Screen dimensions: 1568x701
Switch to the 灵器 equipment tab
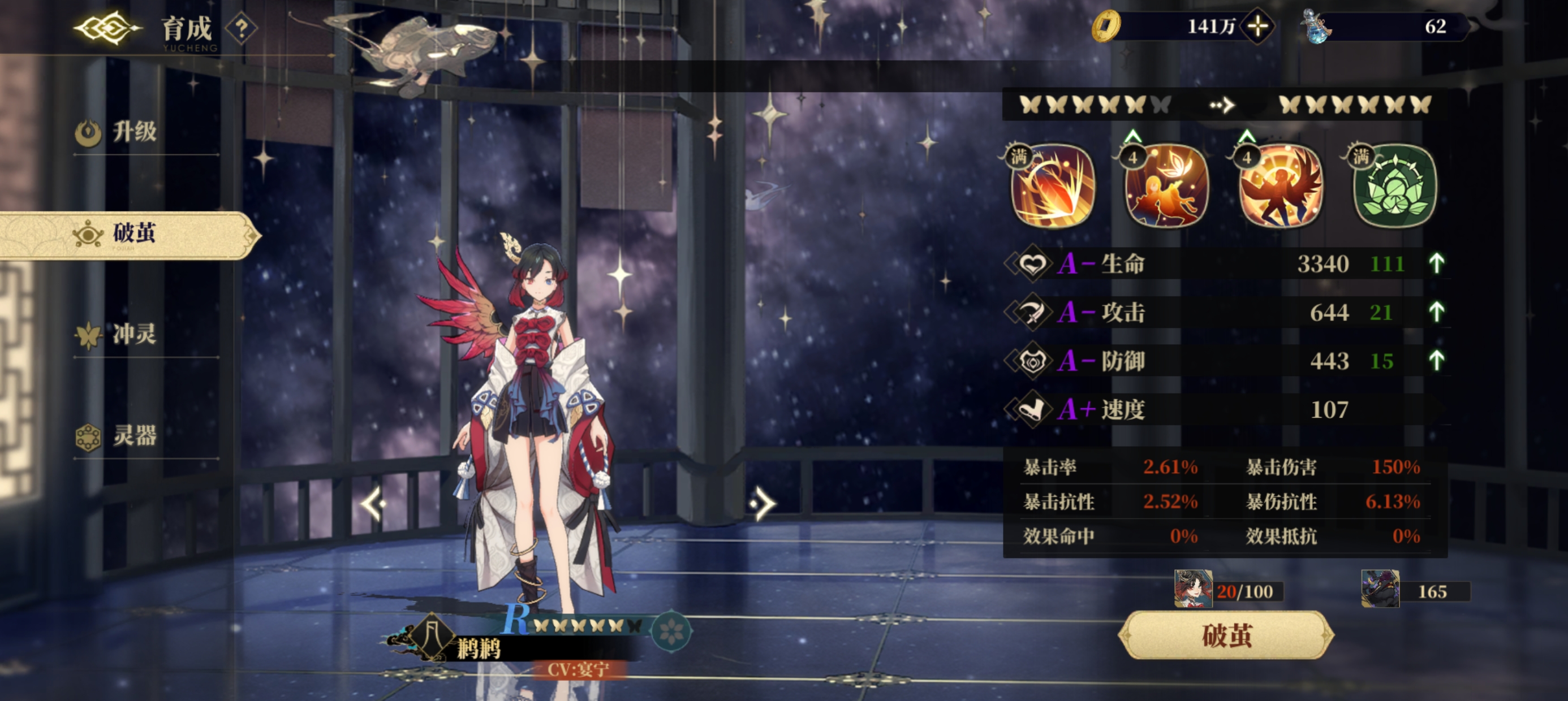[x=134, y=436]
